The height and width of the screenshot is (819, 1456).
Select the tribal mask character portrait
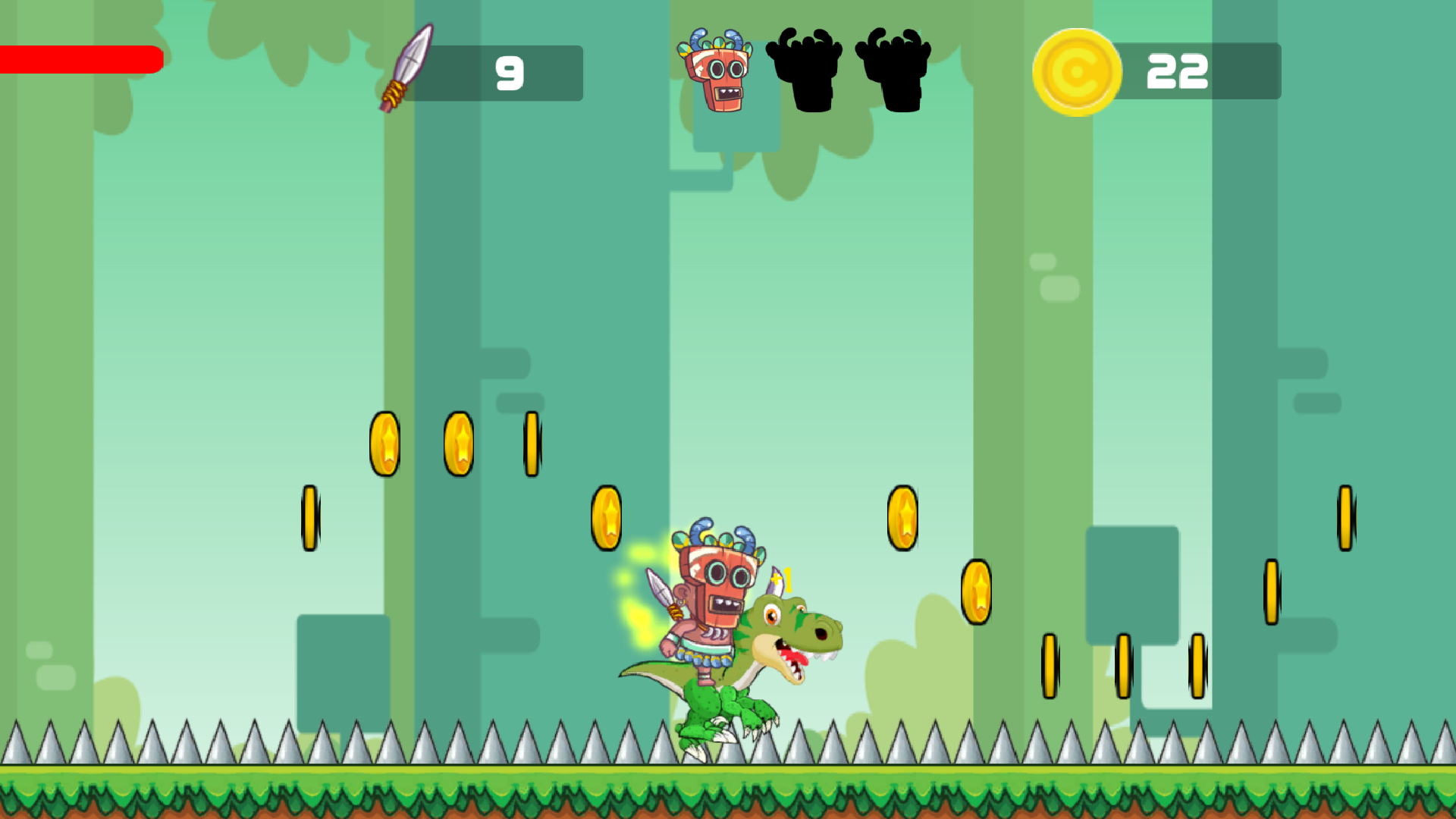click(715, 72)
